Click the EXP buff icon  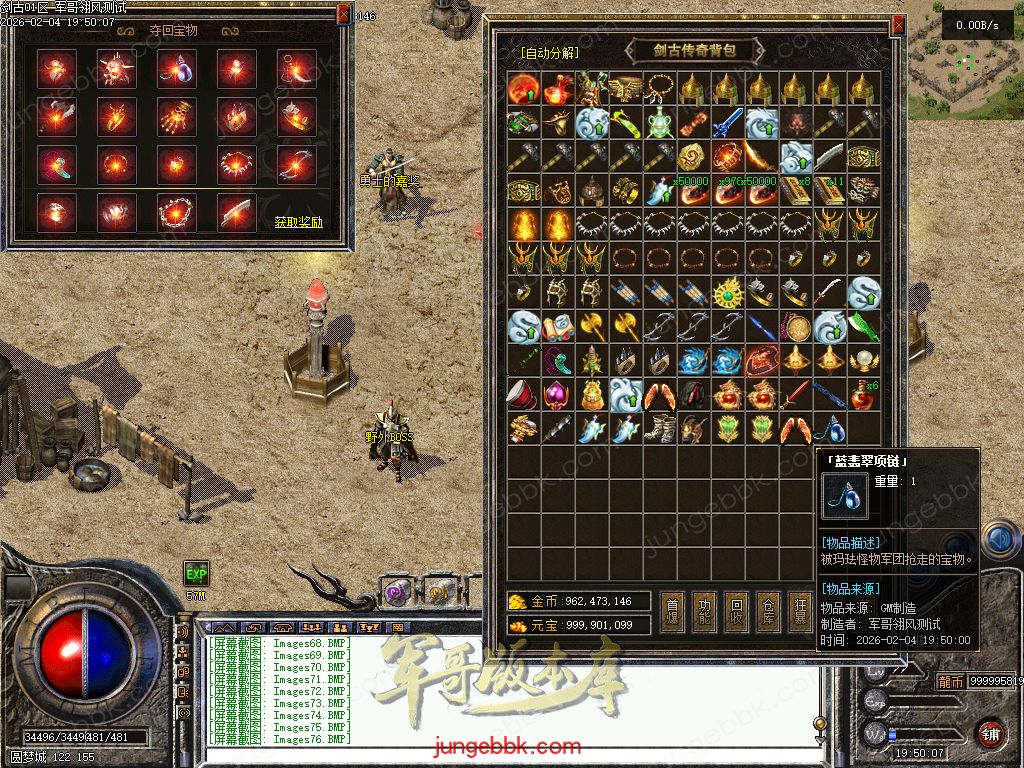coord(196,574)
